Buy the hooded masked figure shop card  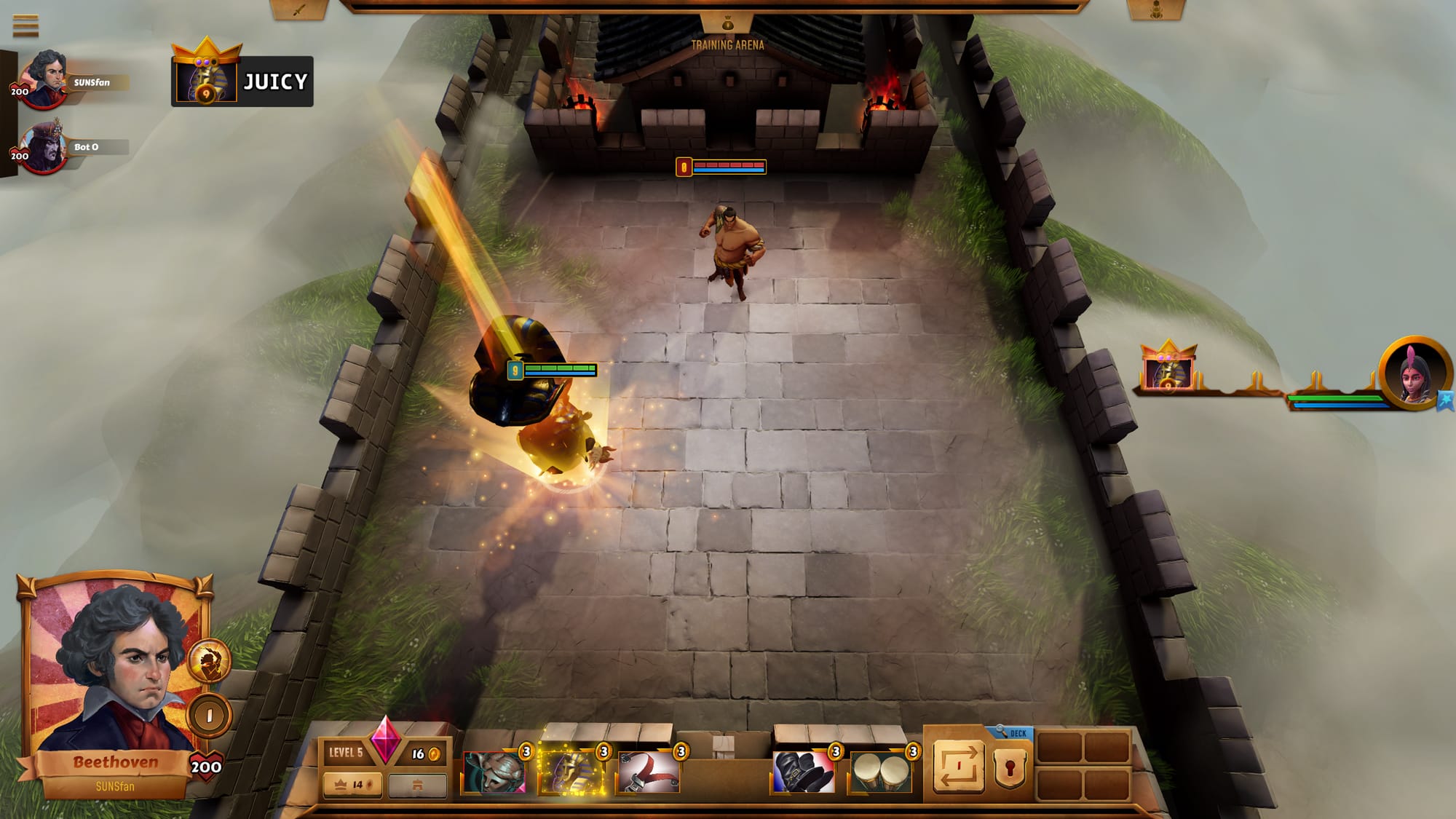[494, 772]
